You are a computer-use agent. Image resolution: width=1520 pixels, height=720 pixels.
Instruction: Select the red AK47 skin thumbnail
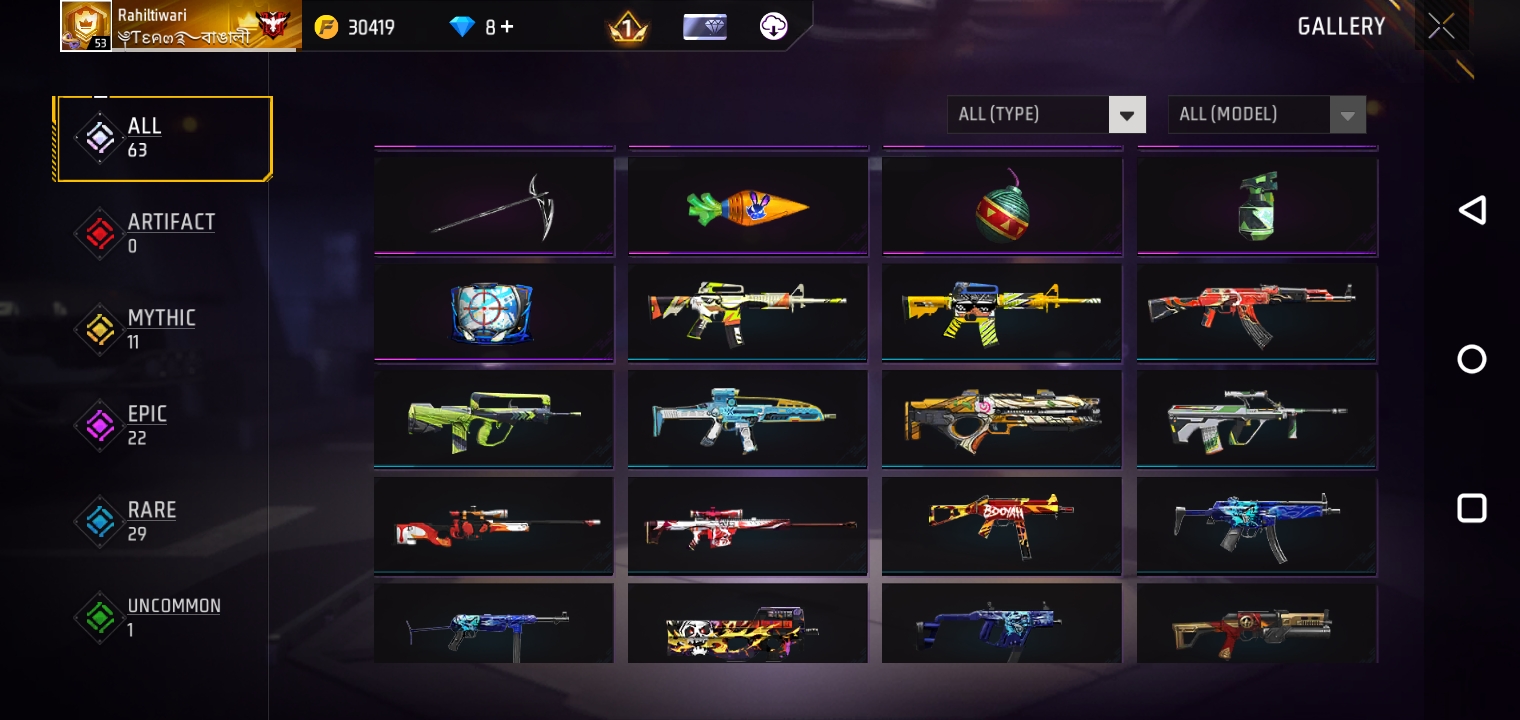[x=1256, y=312]
